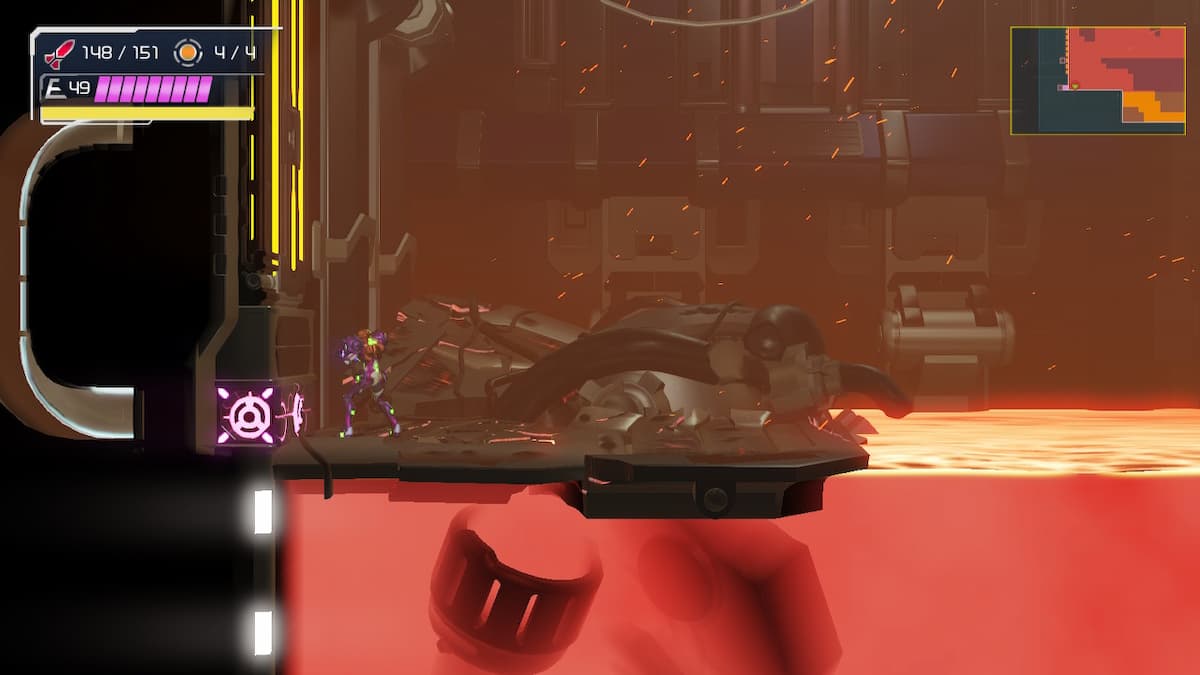The height and width of the screenshot is (675, 1200).
Task: Open the minimap in the corner
Action: pos(1097,80)
